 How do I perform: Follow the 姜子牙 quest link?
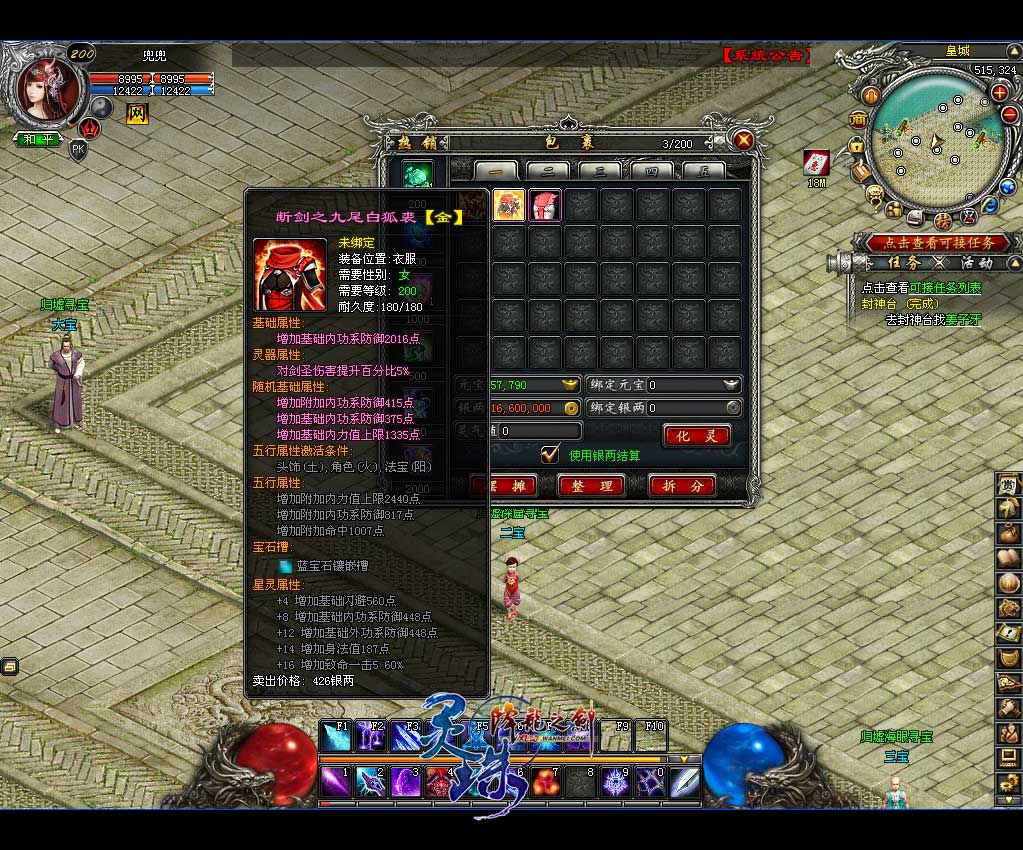(963, 320)
